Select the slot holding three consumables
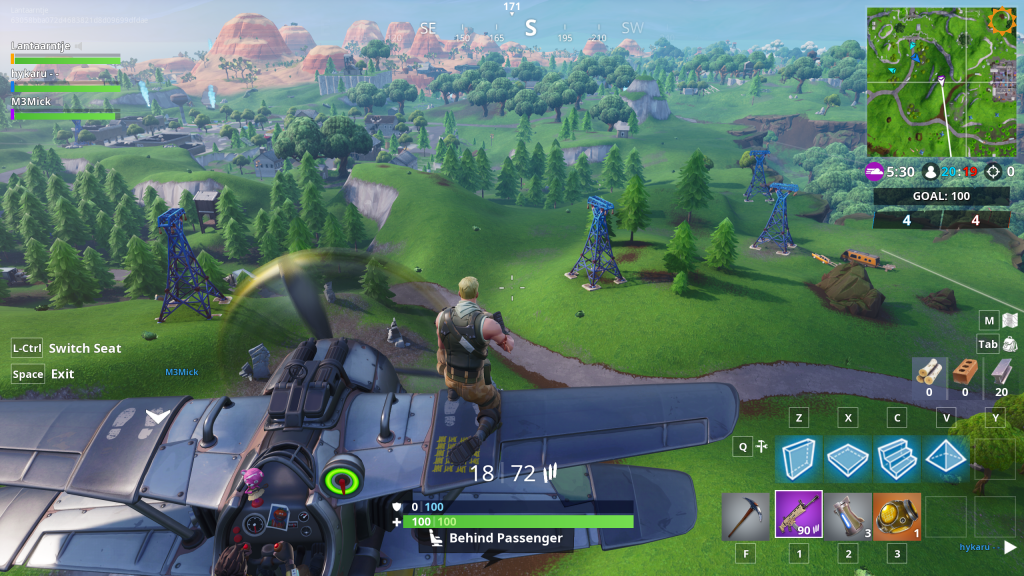This screenshot has height=576, width=1024. pos(848,515)
